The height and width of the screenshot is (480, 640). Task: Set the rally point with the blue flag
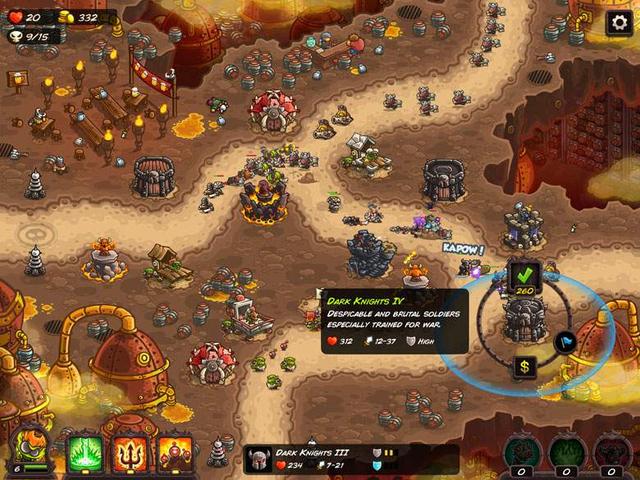pyautogui.click(x=565, y=343)
